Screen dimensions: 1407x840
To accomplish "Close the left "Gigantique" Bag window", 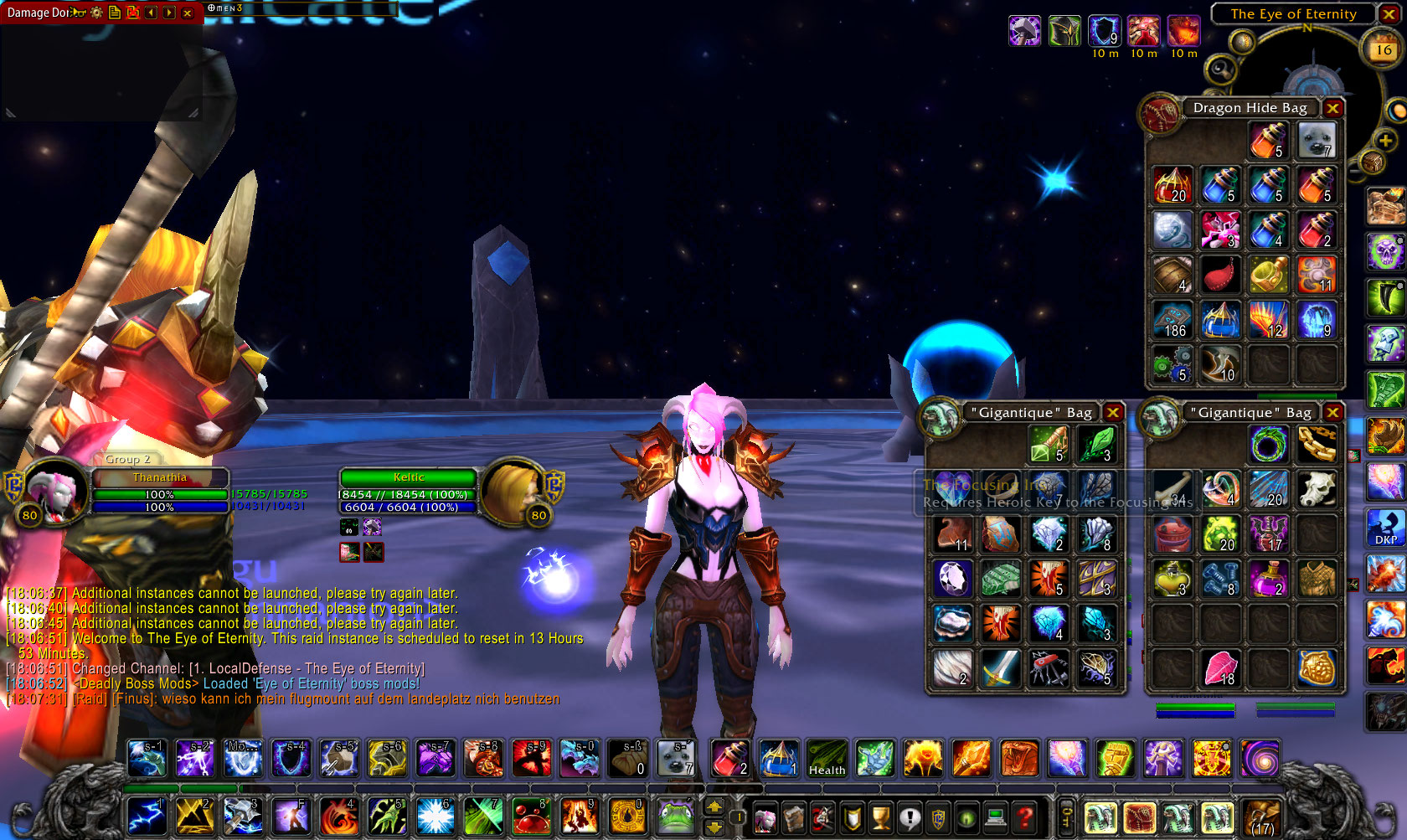I will 1112,412.
